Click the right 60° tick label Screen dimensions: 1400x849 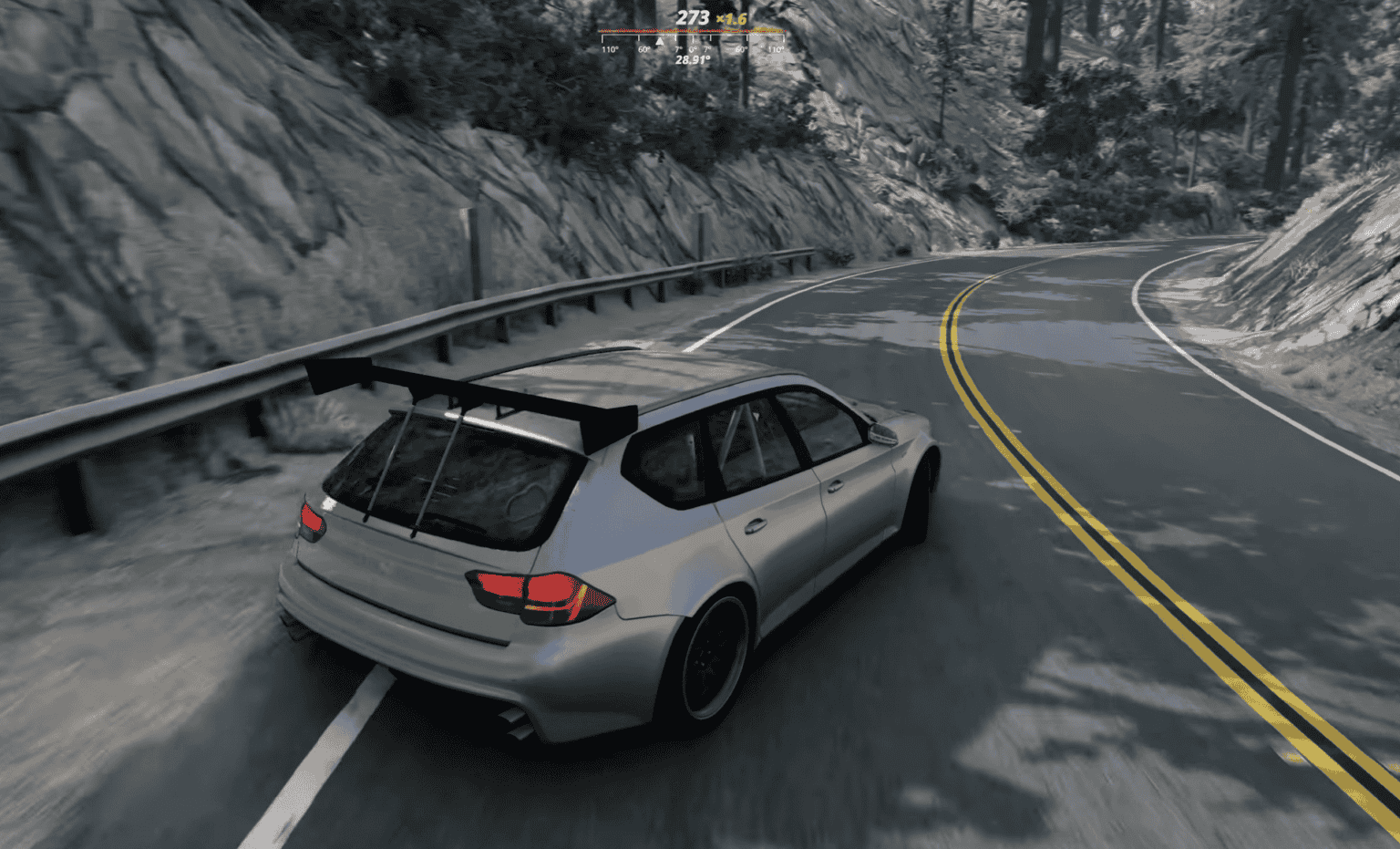742,49
